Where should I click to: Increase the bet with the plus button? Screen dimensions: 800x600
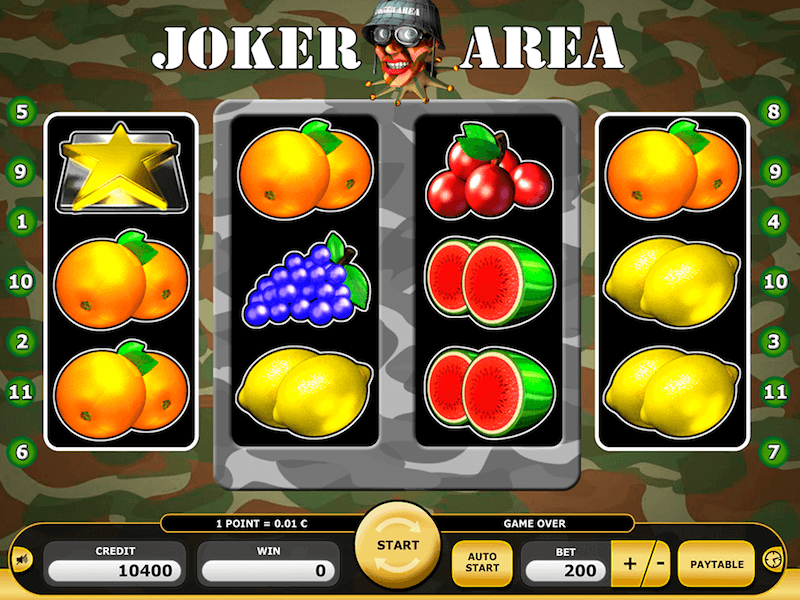point(630,565)
